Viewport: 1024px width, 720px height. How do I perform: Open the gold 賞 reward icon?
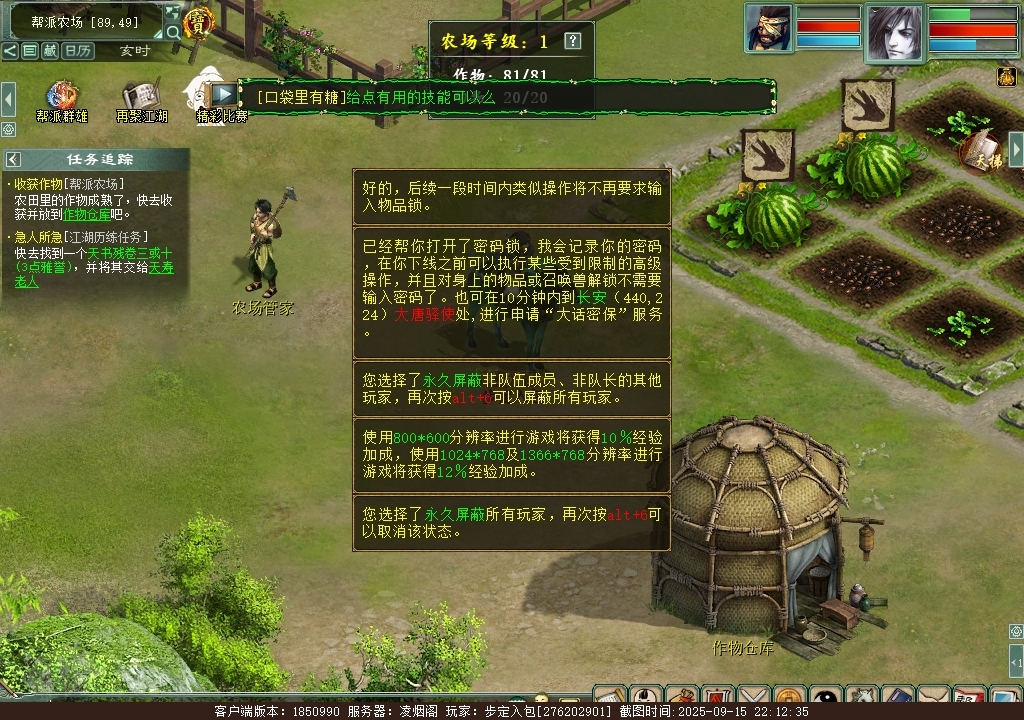[198, 22]
